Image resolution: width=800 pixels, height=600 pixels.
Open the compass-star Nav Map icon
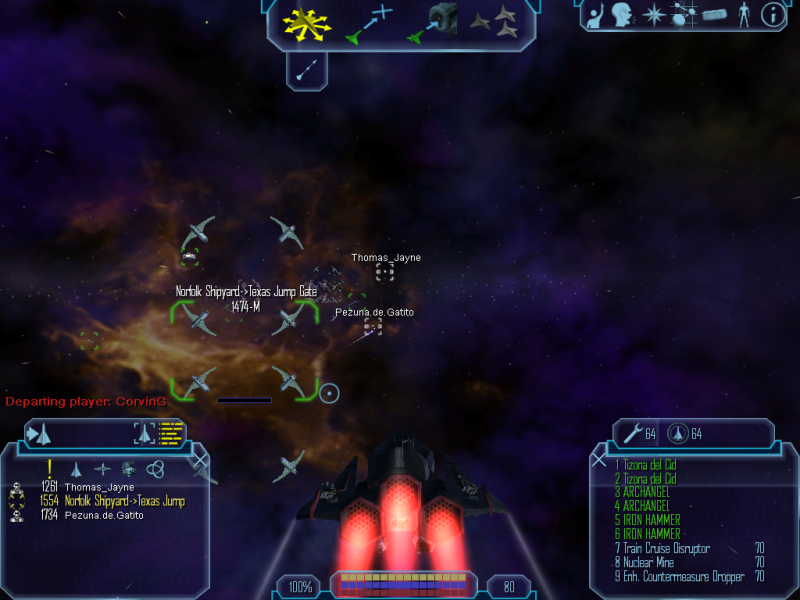pyautogui.click(x=653, y=15)
